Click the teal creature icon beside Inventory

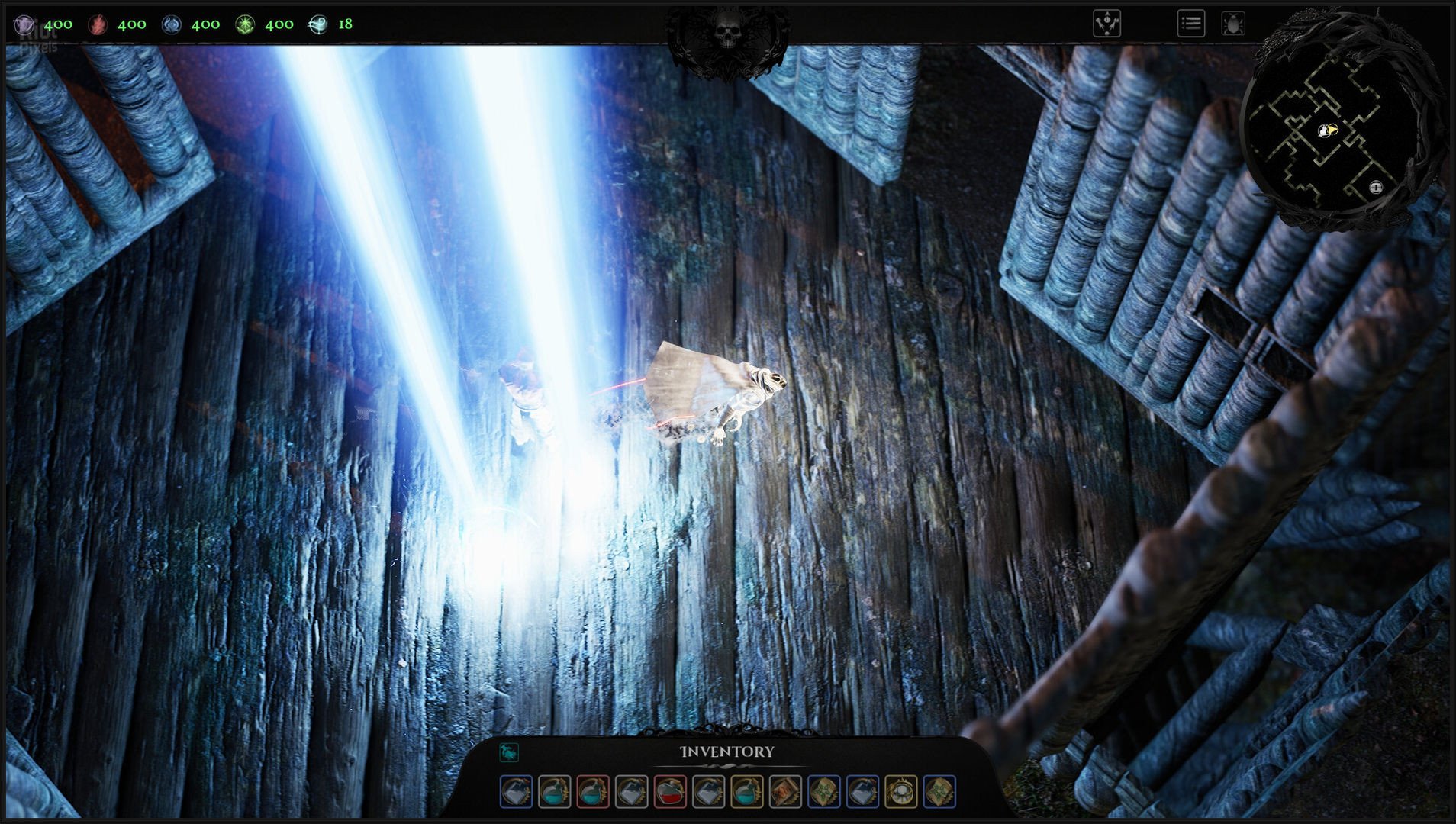(x=509, y=752)
